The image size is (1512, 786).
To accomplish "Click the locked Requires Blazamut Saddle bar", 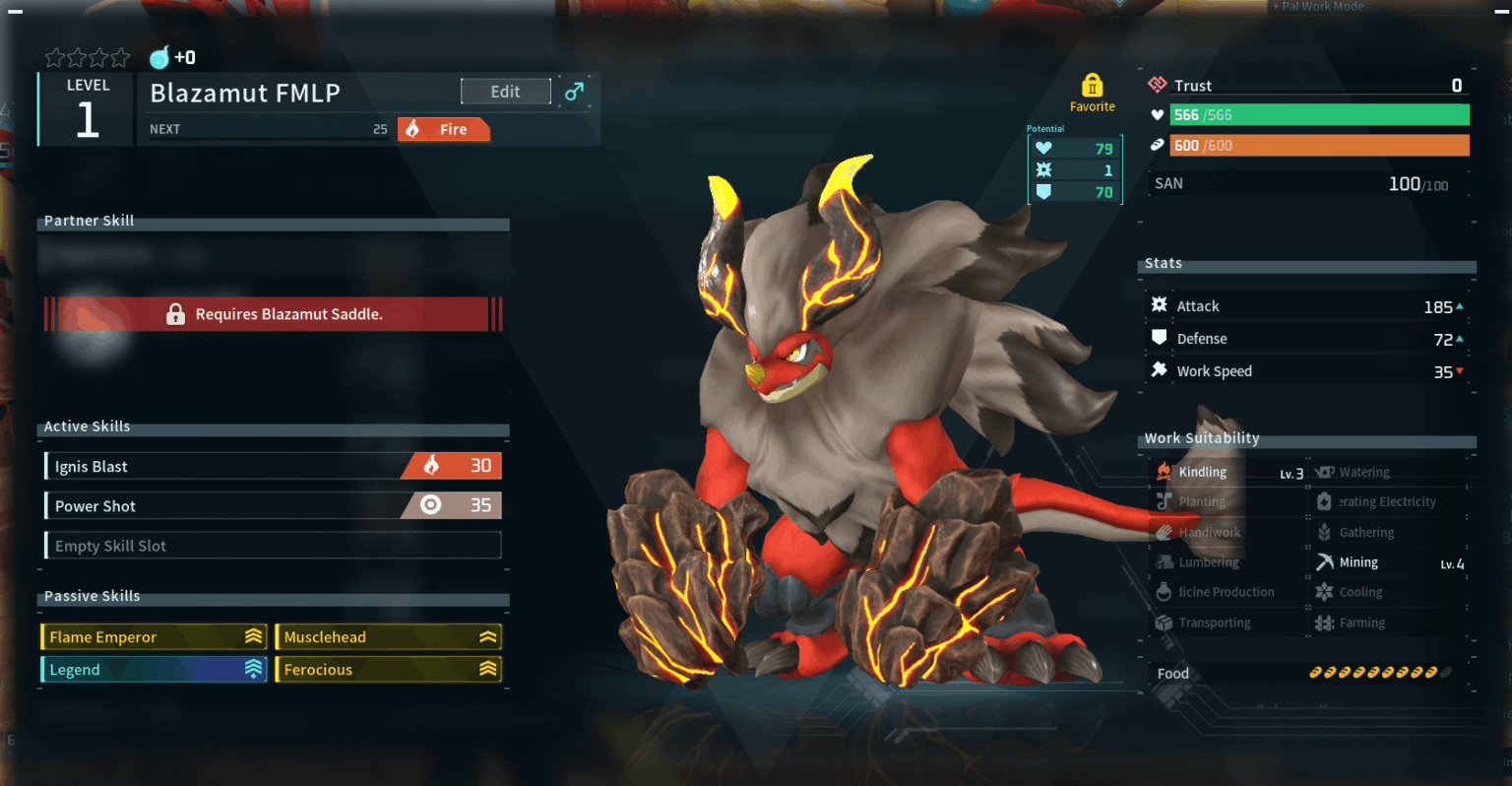I will [274, 314].
